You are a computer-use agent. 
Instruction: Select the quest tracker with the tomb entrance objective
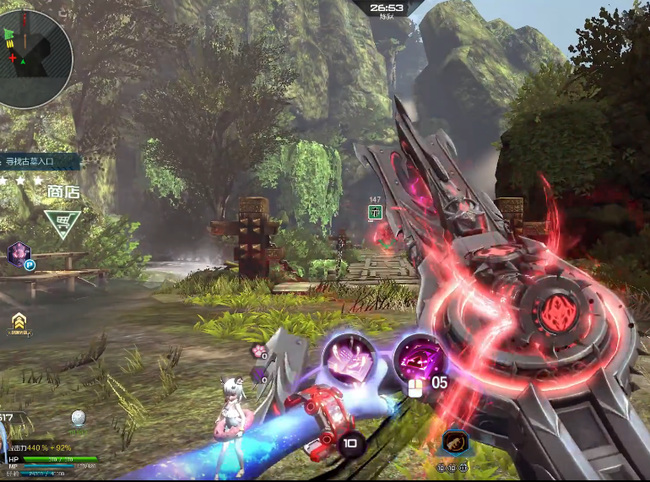(42, 161)
